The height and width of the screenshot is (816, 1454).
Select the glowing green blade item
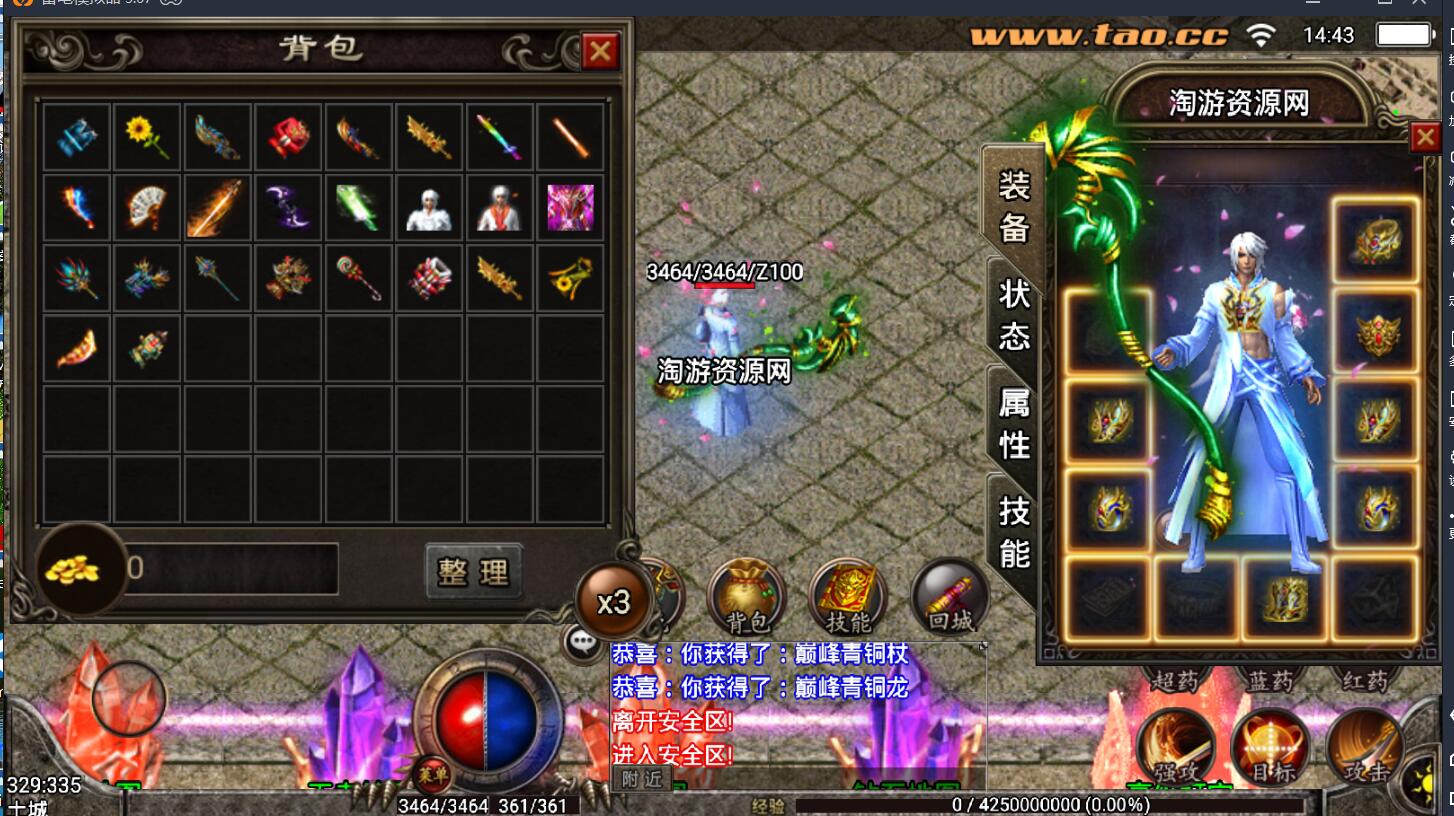coord(357,207)
